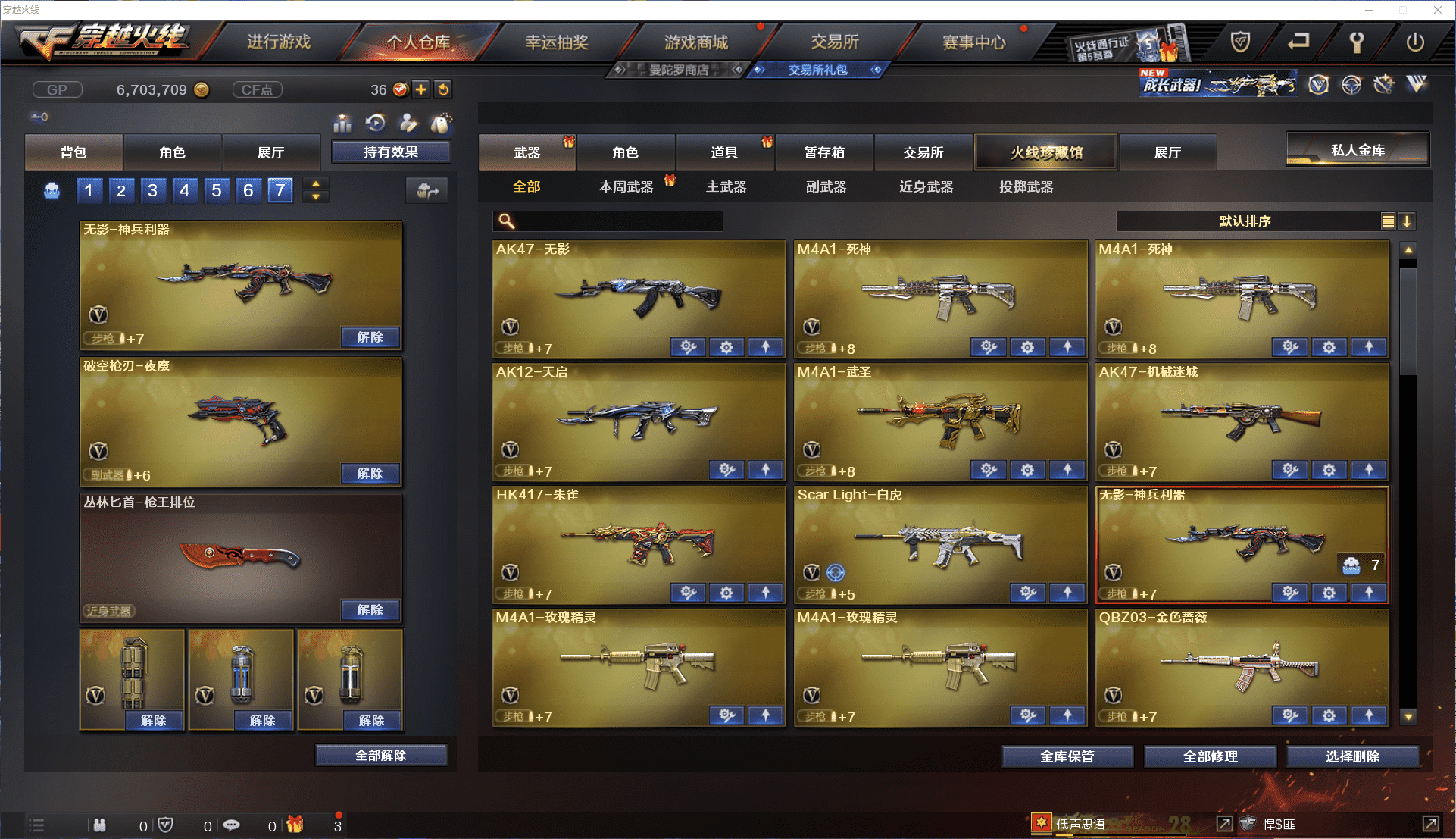Screen dimensions: 1456x839
Task: Filter by 主武器 primary weapons
Action: (x=726, y=186)
